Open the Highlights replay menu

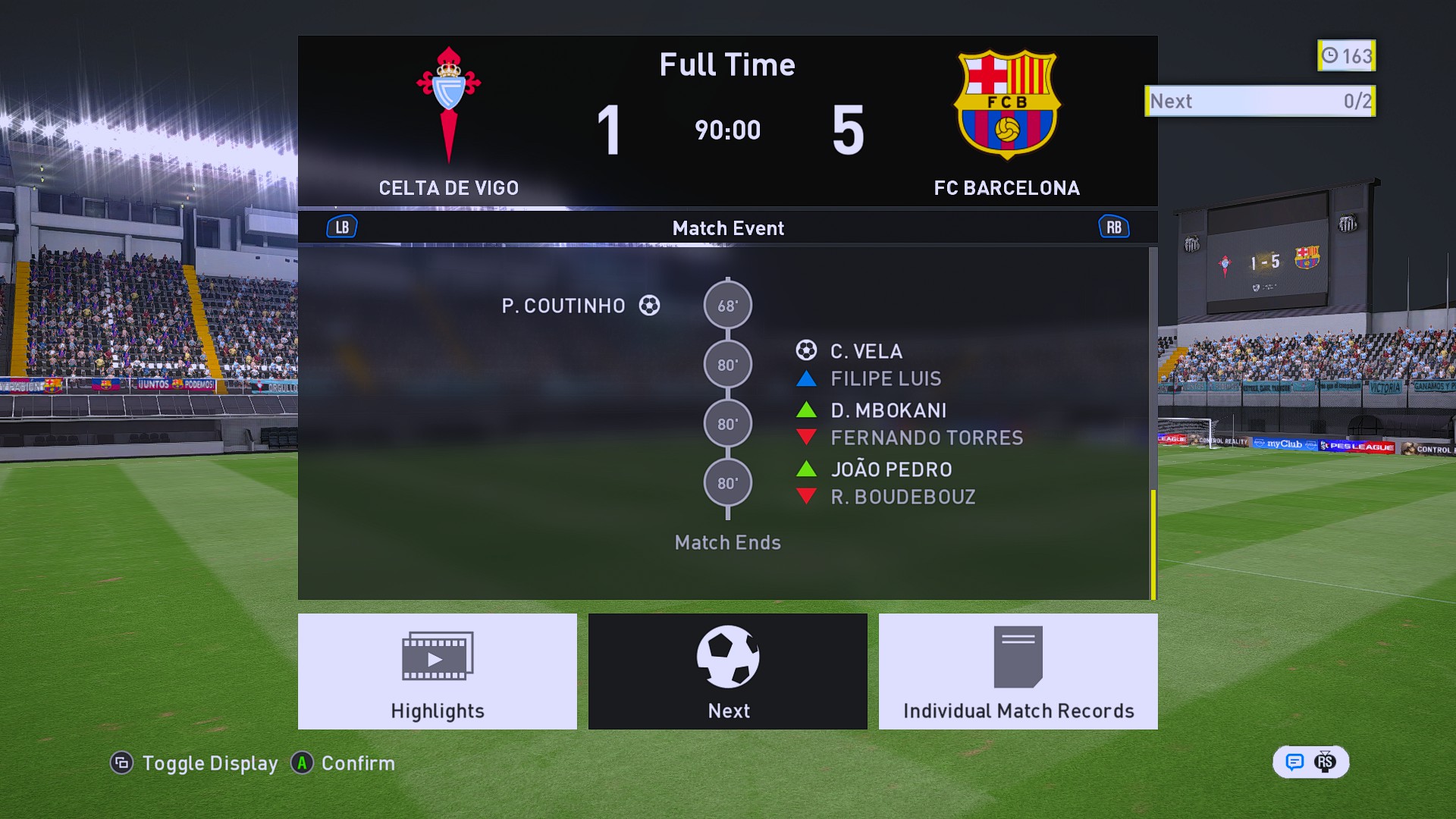(x=437, y=671)
